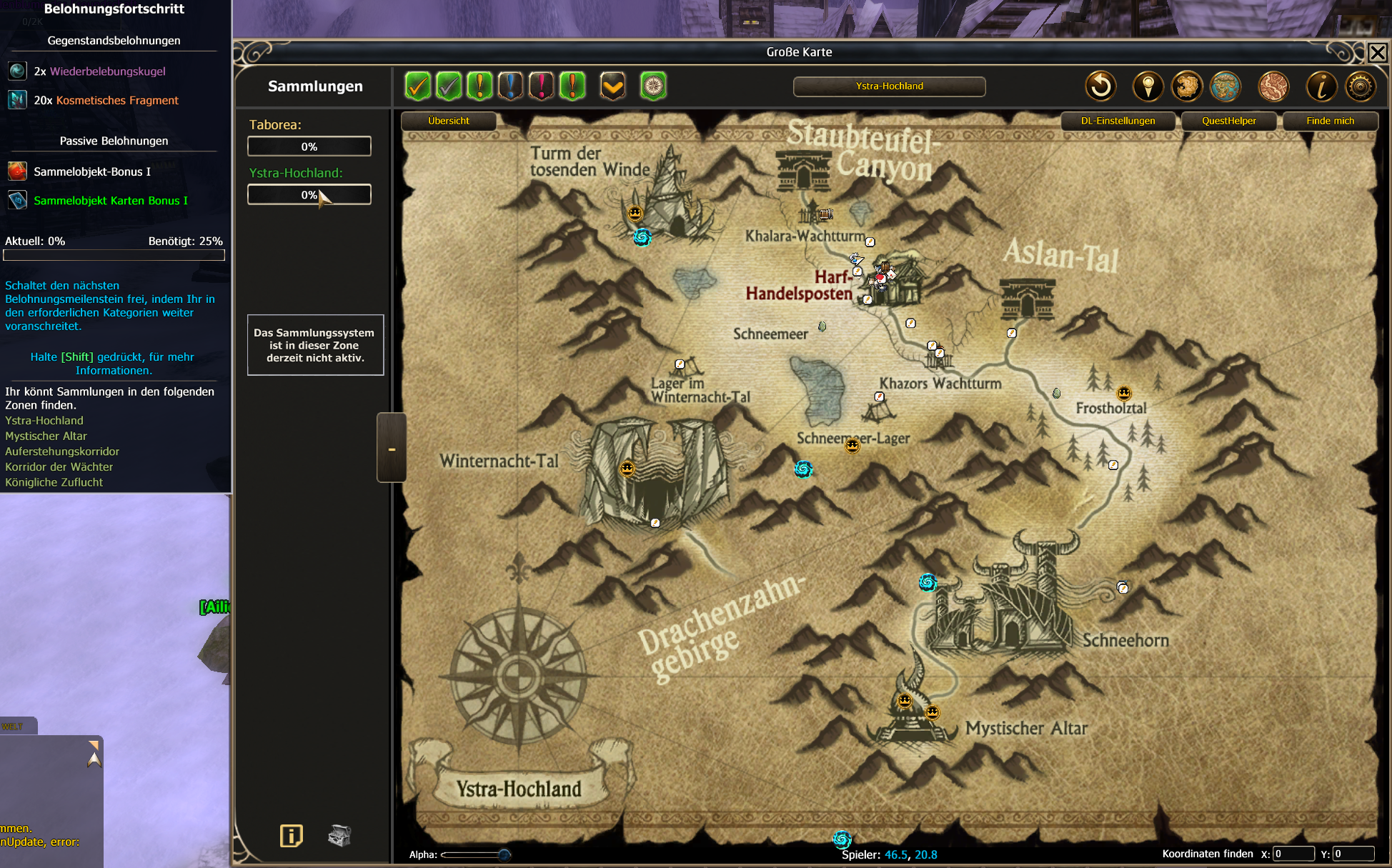1392x868 pixels.
Task: Click the circular arrow reset icon
Action: [x=1100, y=86]
